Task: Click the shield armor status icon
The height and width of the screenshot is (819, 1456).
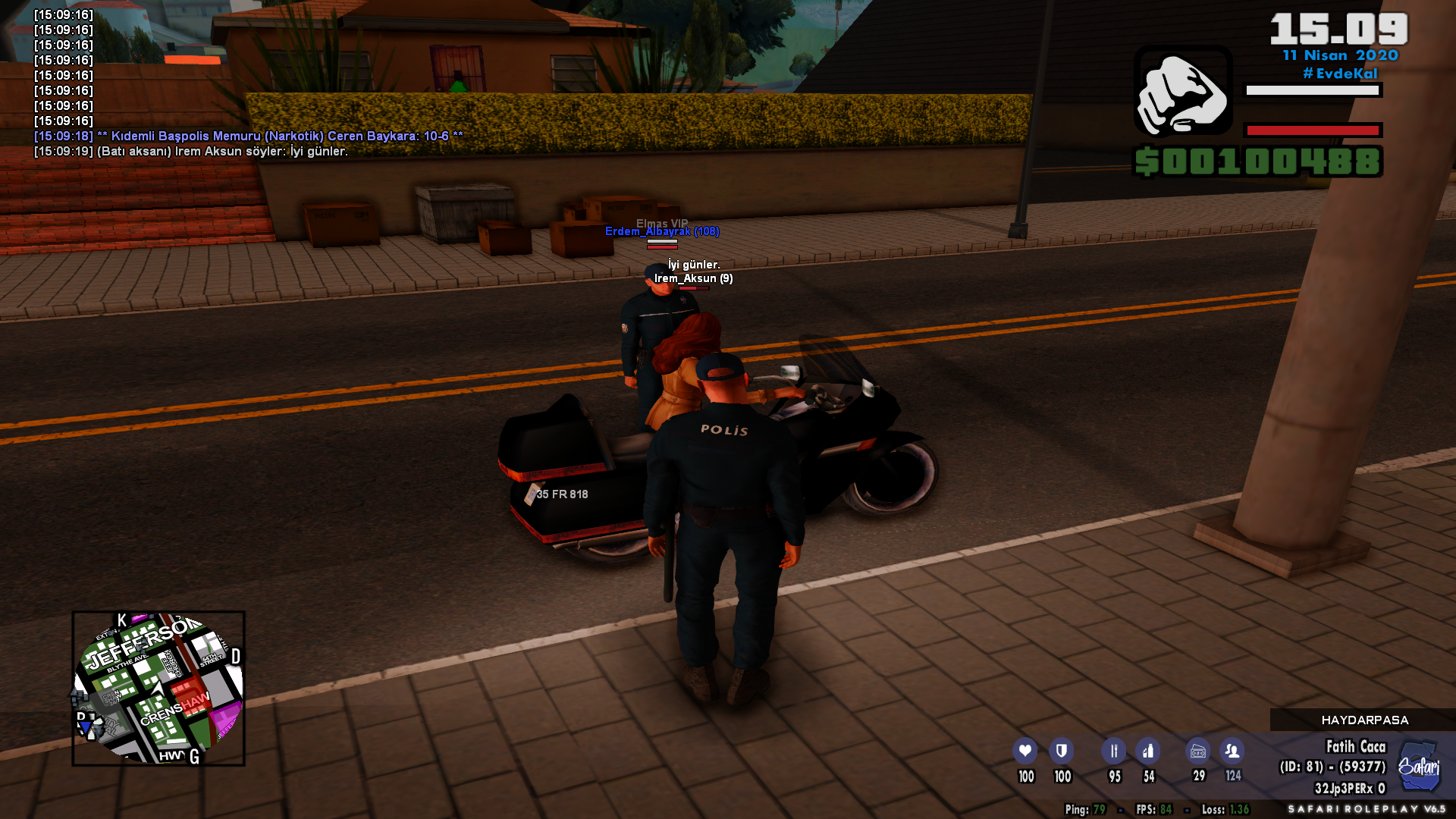Action: (1061, 751)
